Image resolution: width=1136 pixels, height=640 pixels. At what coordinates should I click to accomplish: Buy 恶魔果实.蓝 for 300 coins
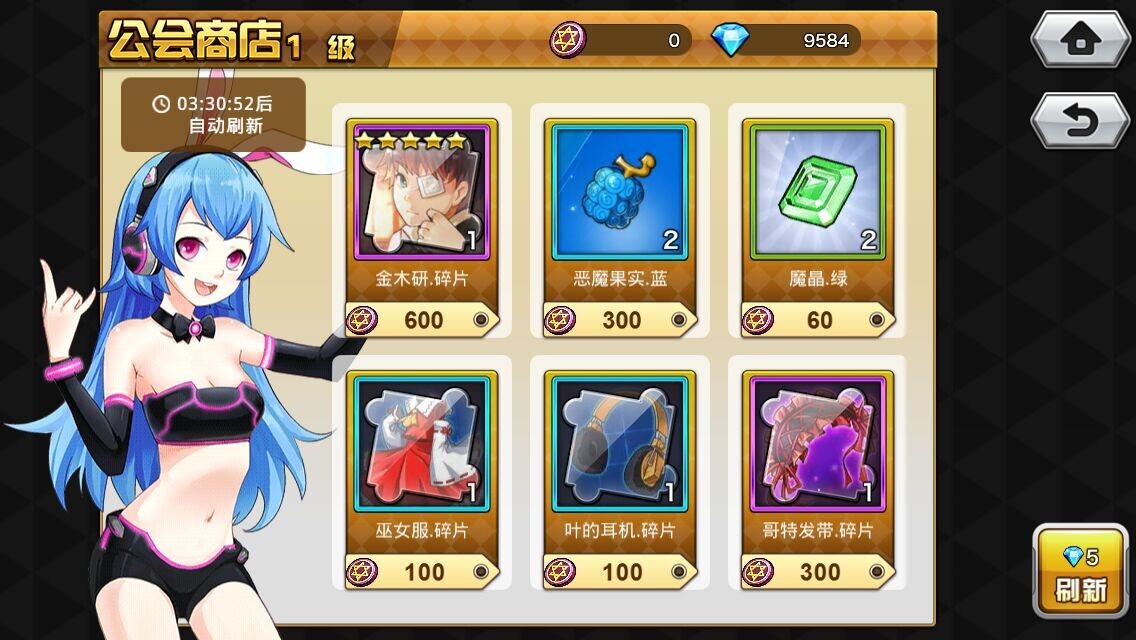point(620,320)
